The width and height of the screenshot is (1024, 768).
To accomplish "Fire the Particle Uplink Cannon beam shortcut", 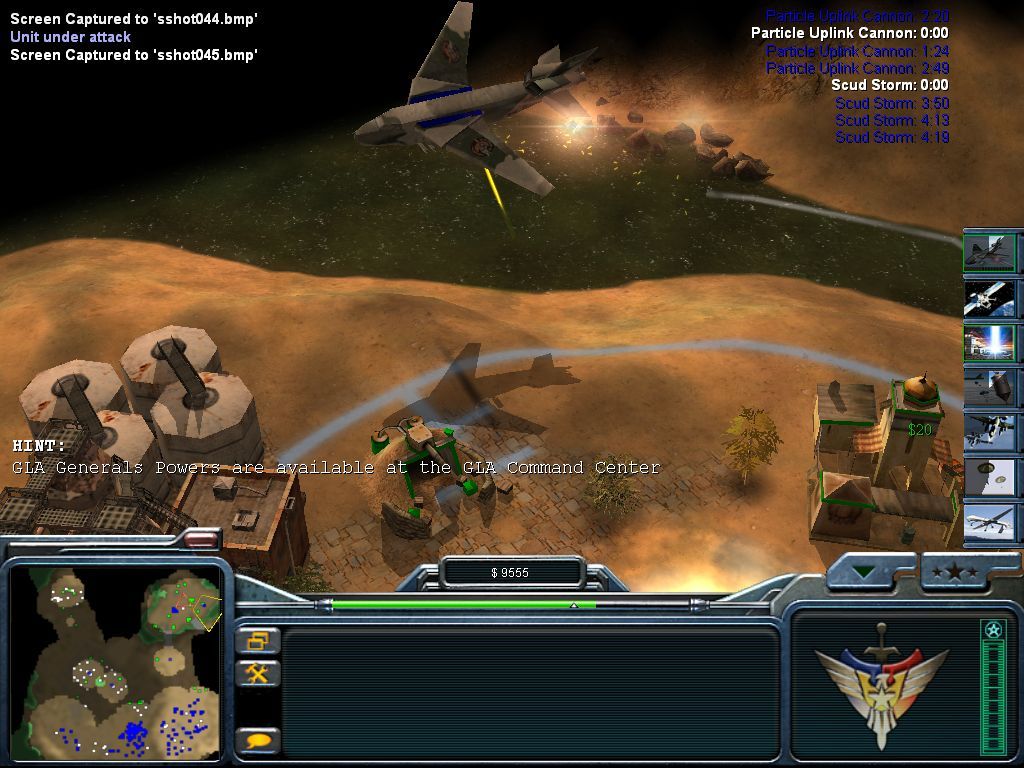I will pos(990,343).
